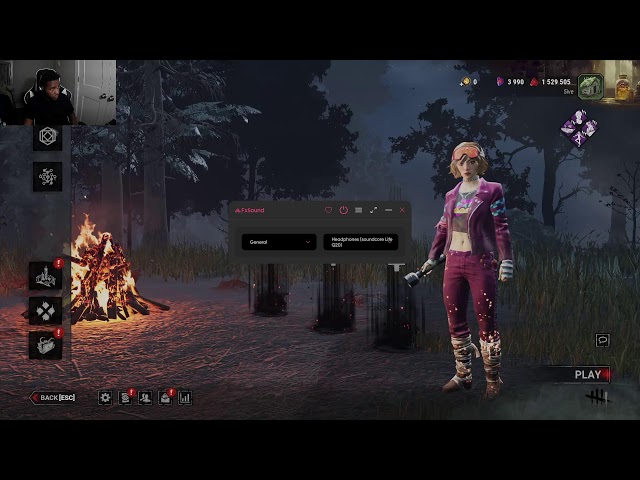Go back with the BACK button
The image size is (640, 480).
pyautogui.click(x=54, y=398)
